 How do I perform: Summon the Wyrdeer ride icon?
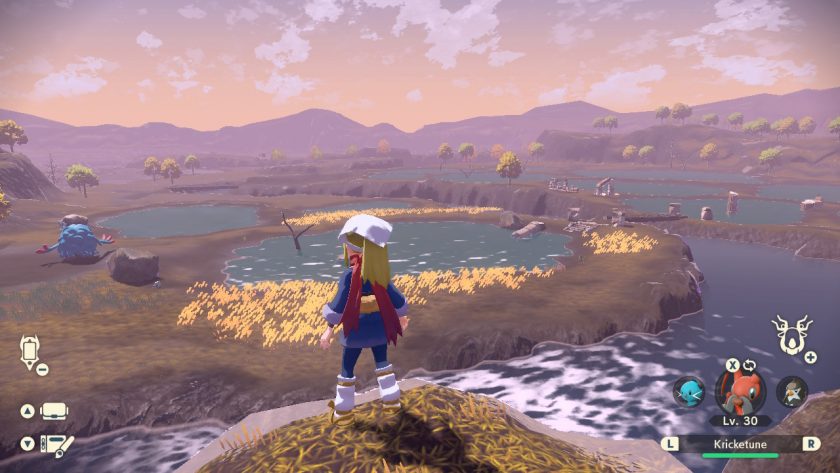click(x=791, y=336)
